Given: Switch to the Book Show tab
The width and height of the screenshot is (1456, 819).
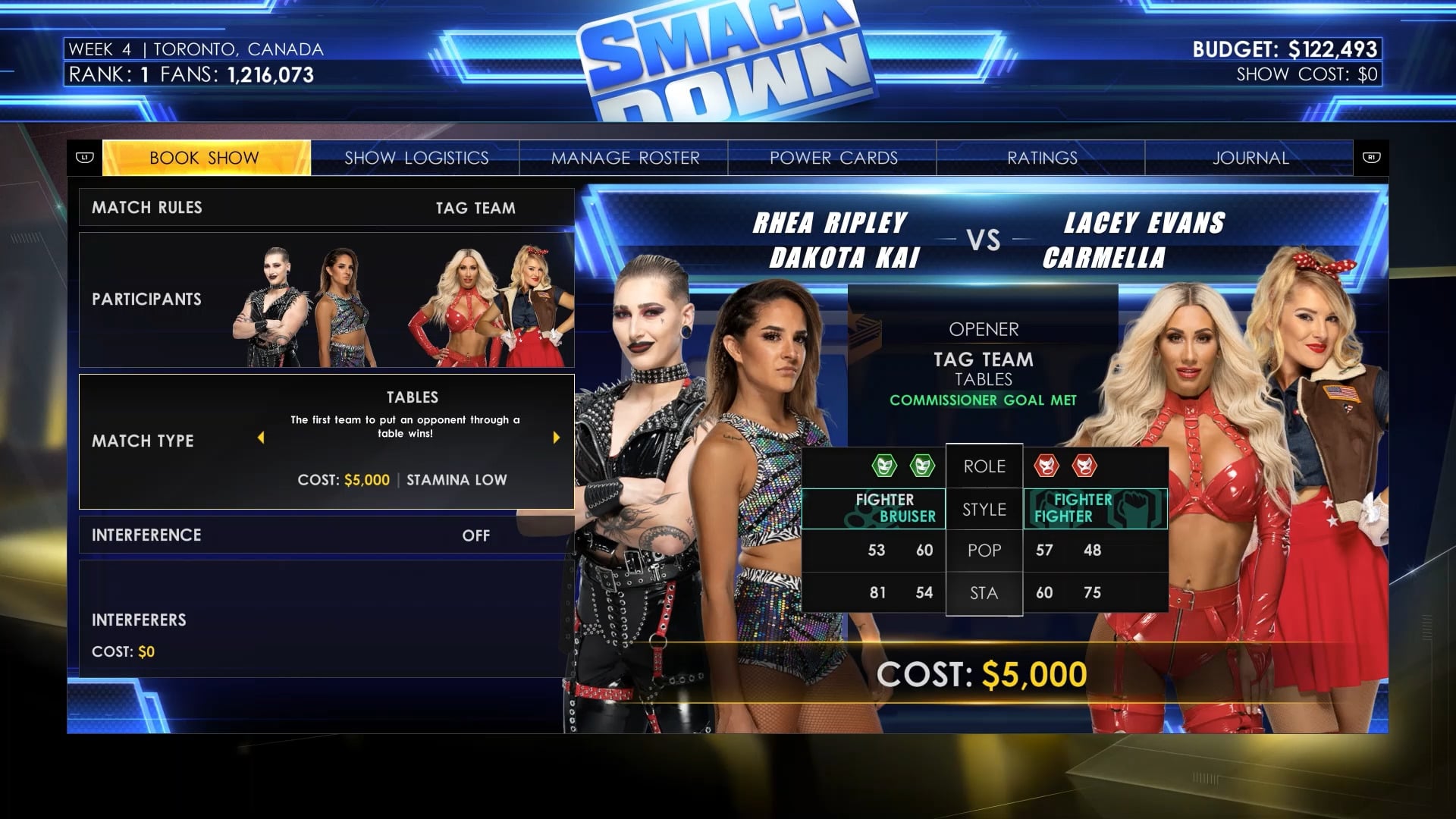Looking at the screenshot, I should (x=206, y=158).
